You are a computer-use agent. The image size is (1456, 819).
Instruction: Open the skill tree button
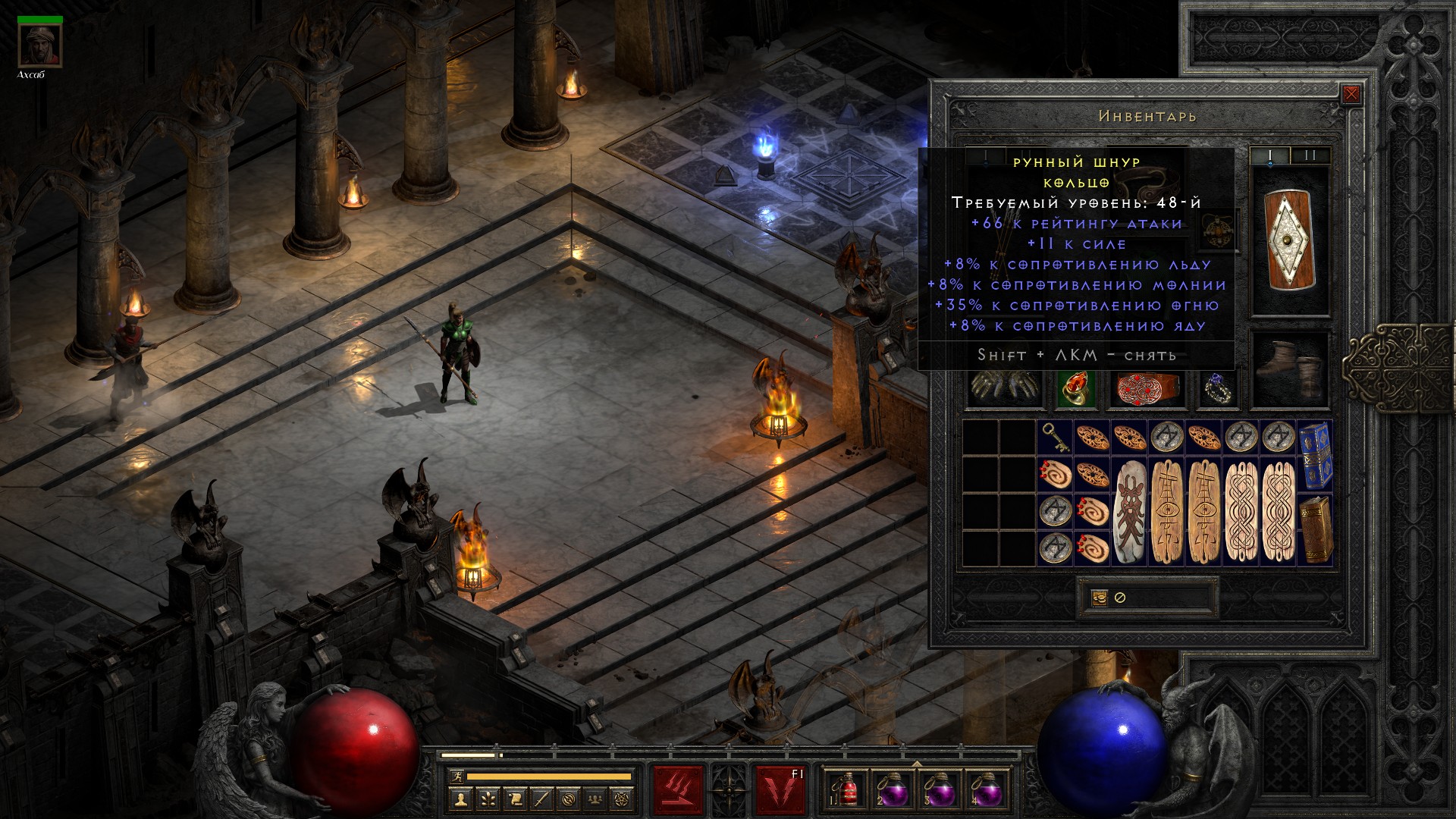click(488, 799)
